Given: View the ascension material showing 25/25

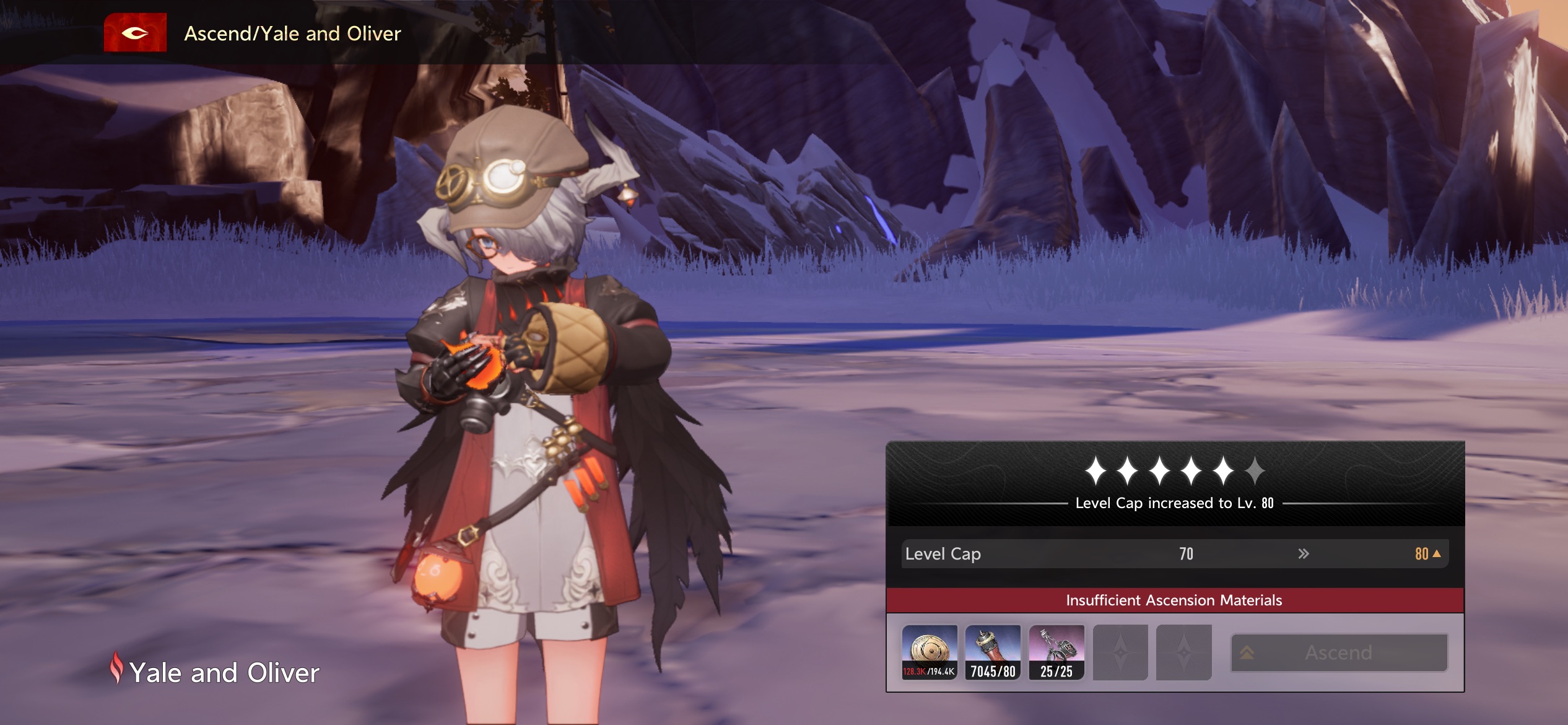Looking at the screenshot, I should [1056, 652].
